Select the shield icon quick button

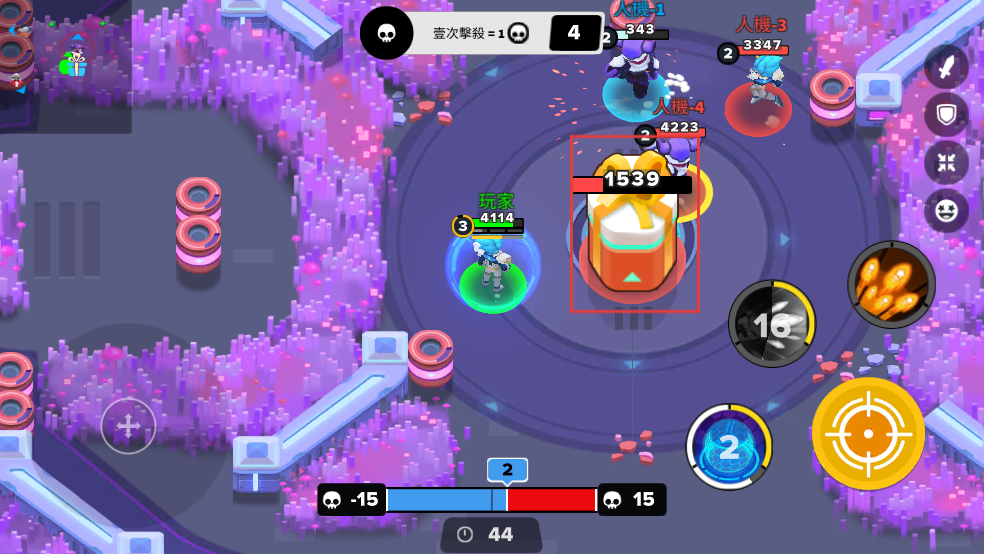pyautogui.click(x=945, y=114)
